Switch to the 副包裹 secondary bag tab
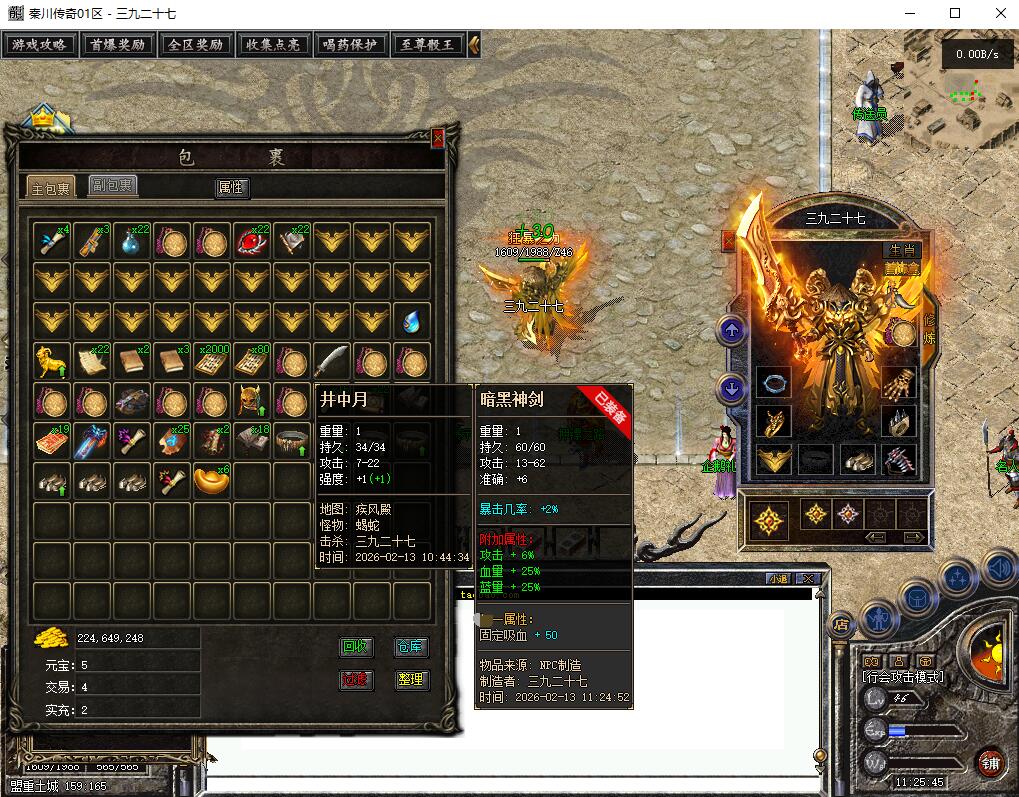 112,186
